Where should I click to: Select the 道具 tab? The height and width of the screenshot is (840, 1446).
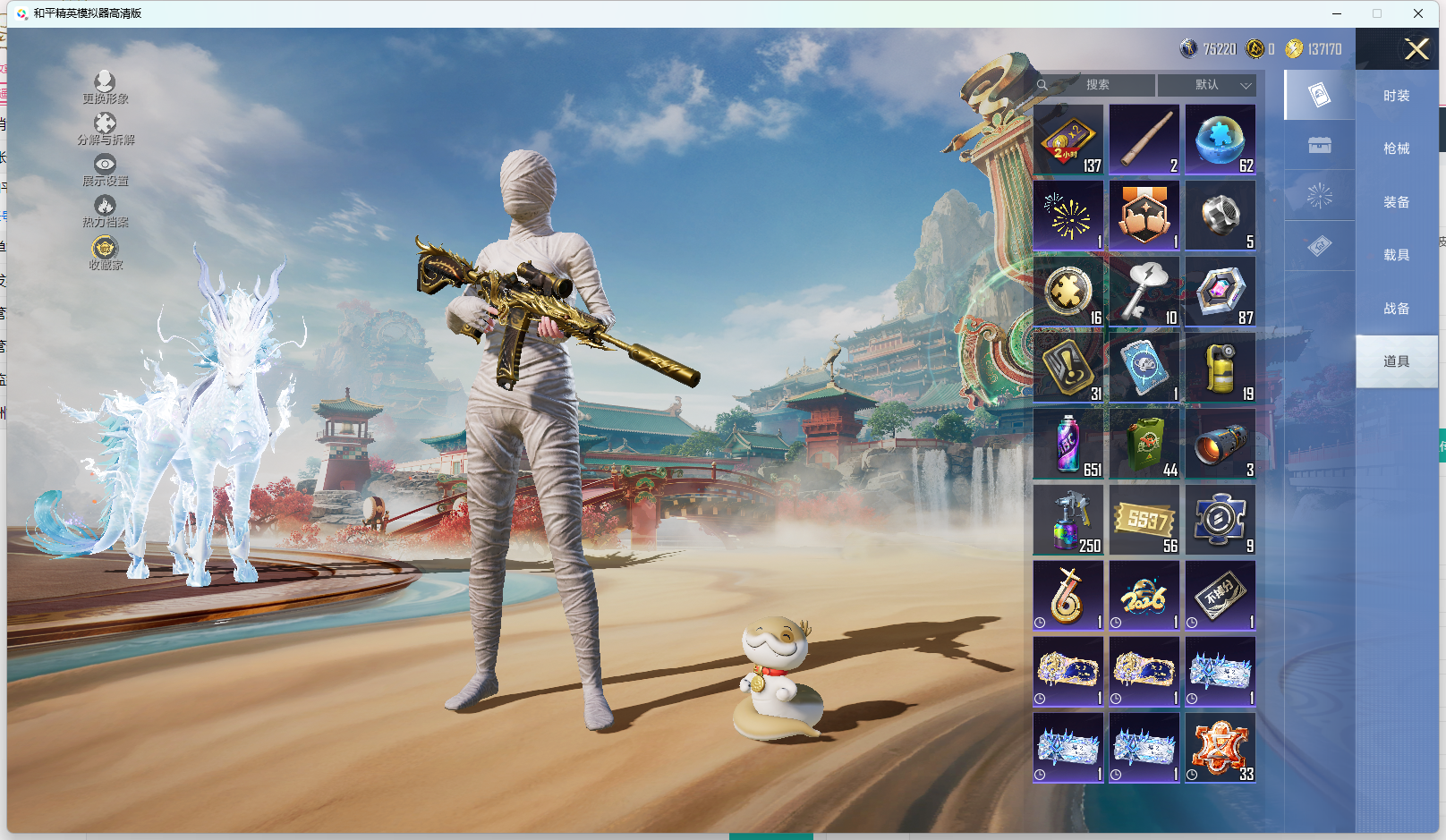point(1396,361)
